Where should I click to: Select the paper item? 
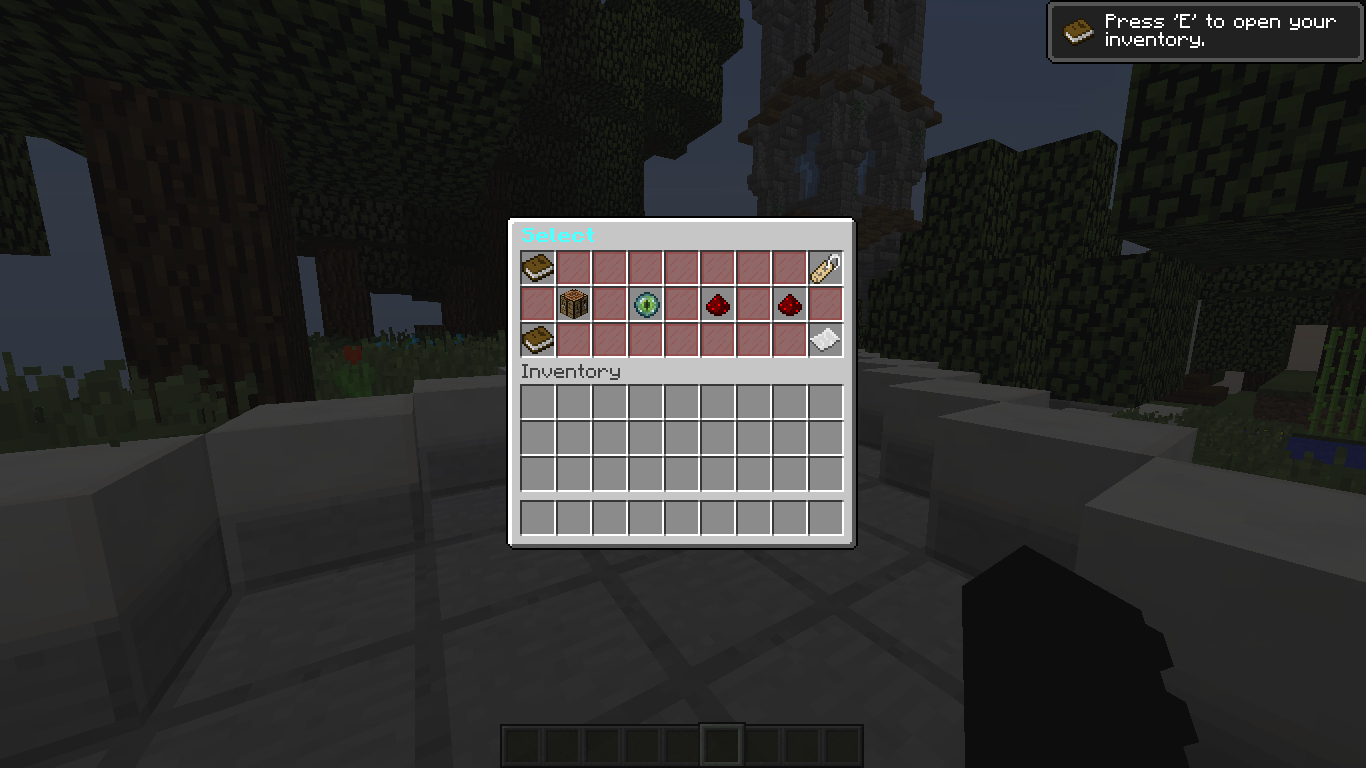825,340
